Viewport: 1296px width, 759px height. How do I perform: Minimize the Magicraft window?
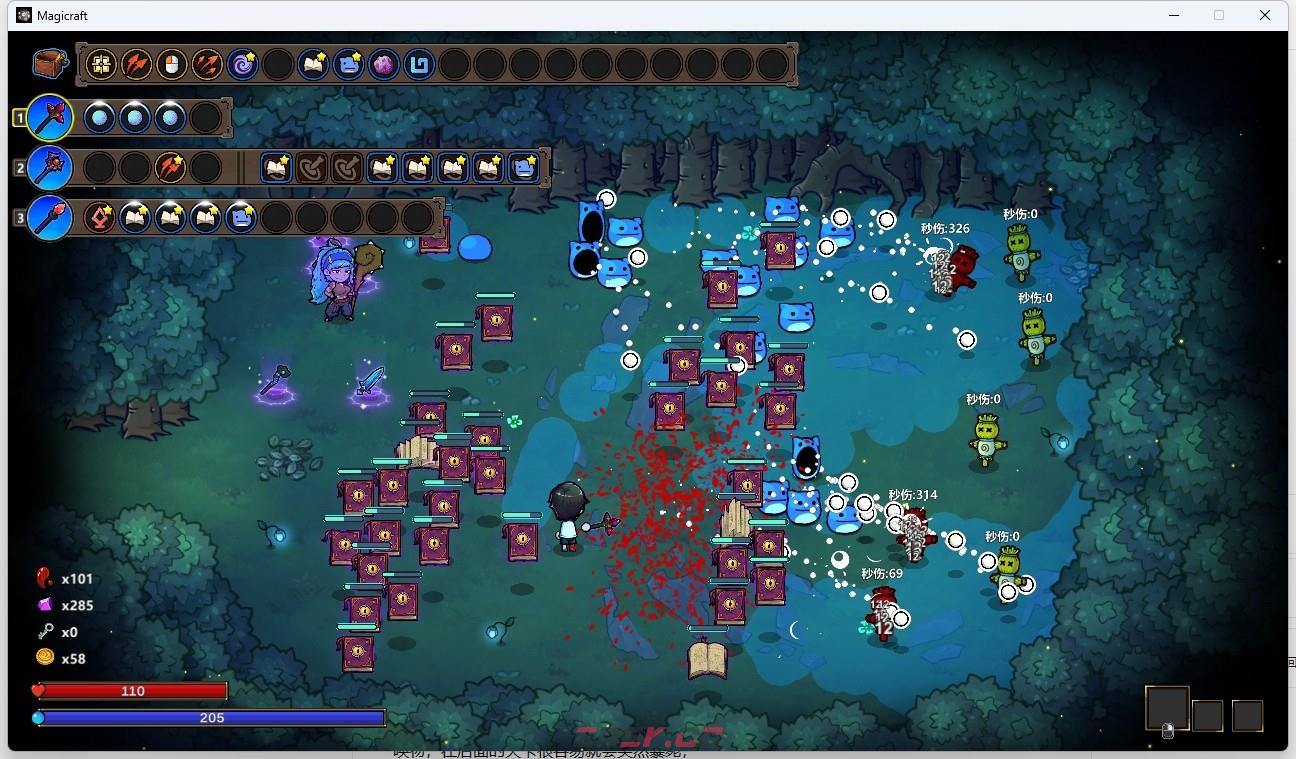tap(1172, 15)
